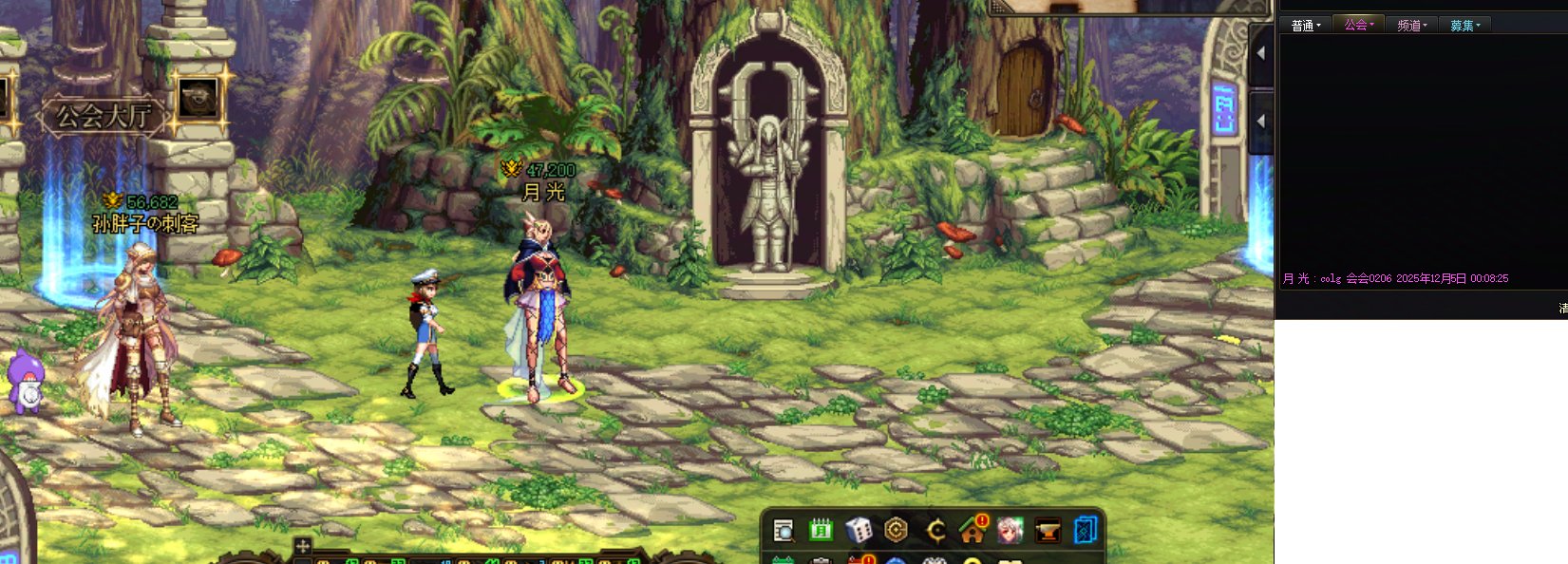Click the white dice icon

859,530
